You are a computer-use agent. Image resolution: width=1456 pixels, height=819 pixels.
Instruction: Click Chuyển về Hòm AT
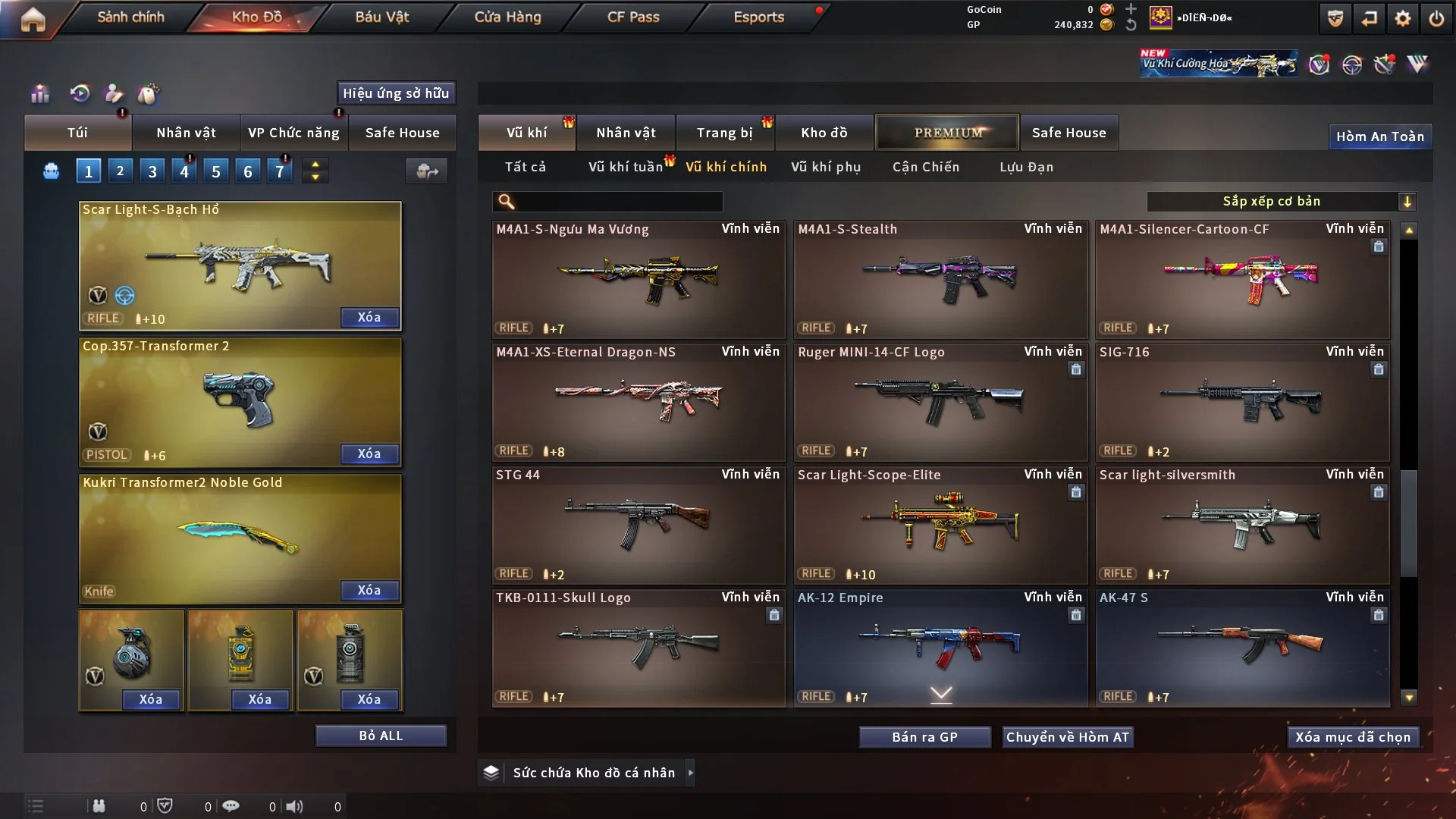(x=1068, y=737)
